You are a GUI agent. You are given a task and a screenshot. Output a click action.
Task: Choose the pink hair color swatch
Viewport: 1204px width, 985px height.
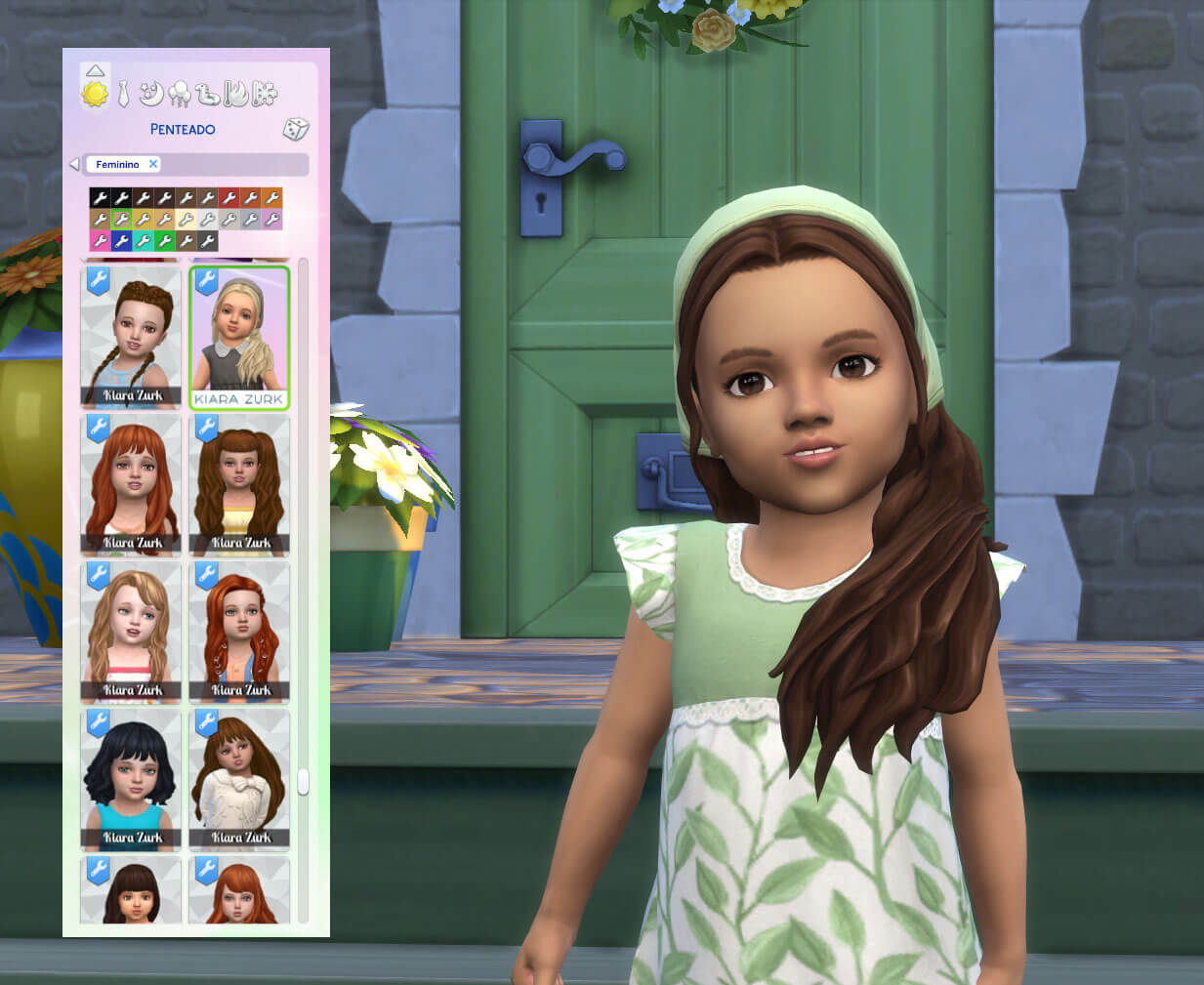(100, 240)
